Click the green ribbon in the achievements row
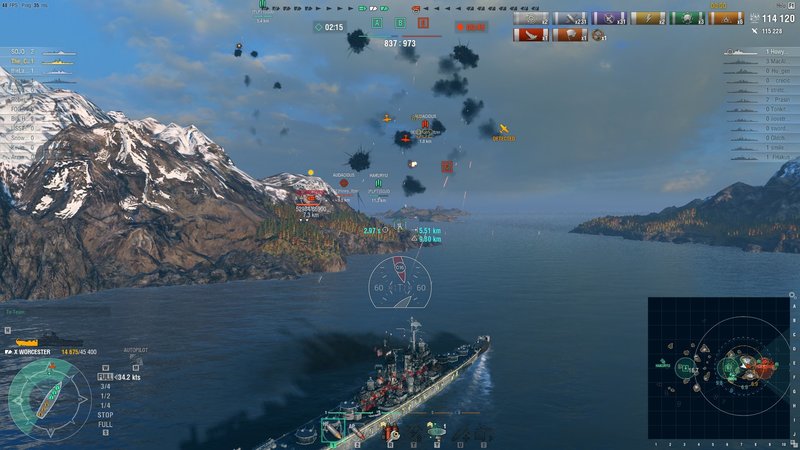Screen dimensions: 800x450 [x=688, y=18]
